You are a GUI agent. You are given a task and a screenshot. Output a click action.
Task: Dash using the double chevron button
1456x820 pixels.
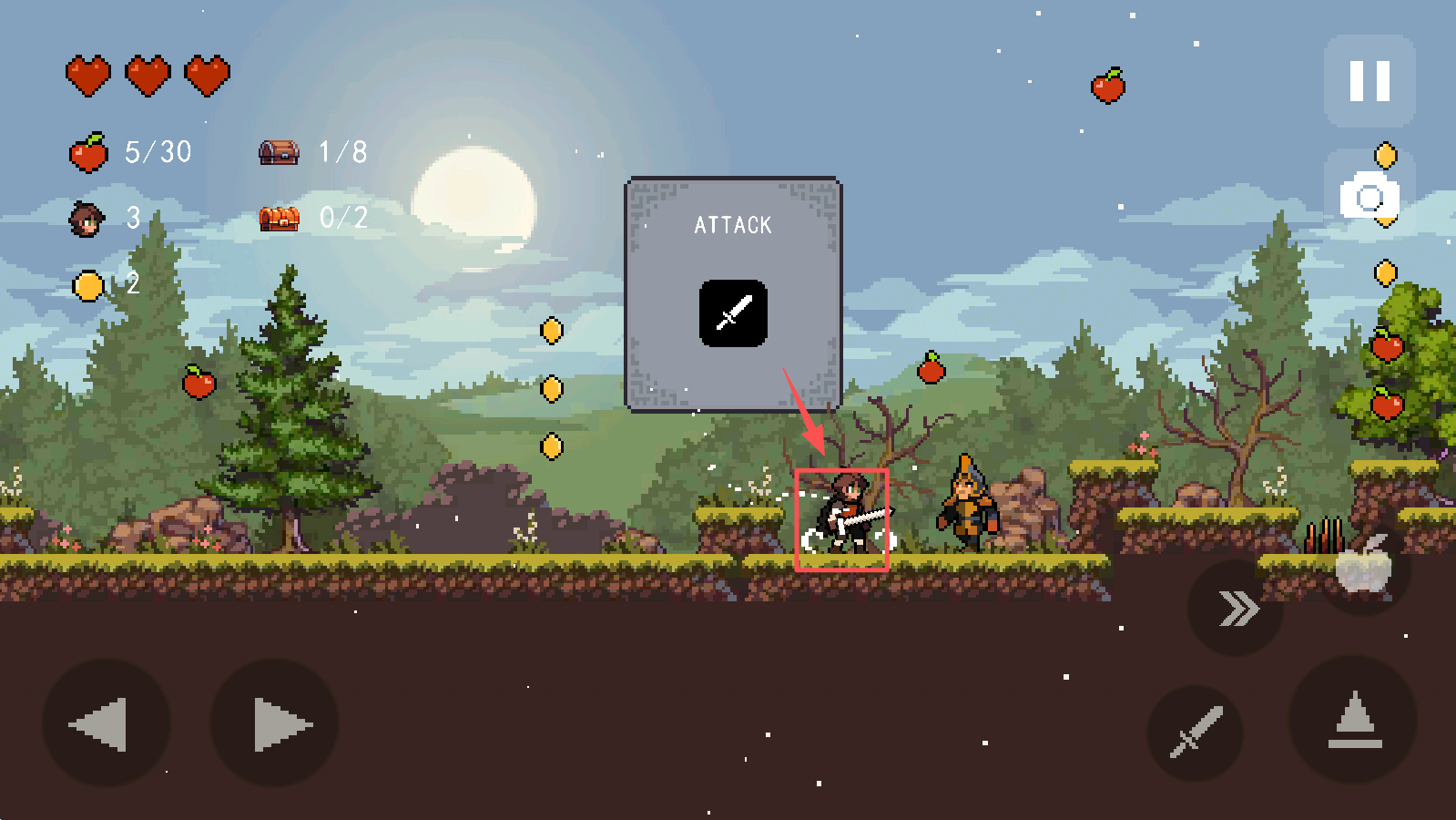(1237, 608)
